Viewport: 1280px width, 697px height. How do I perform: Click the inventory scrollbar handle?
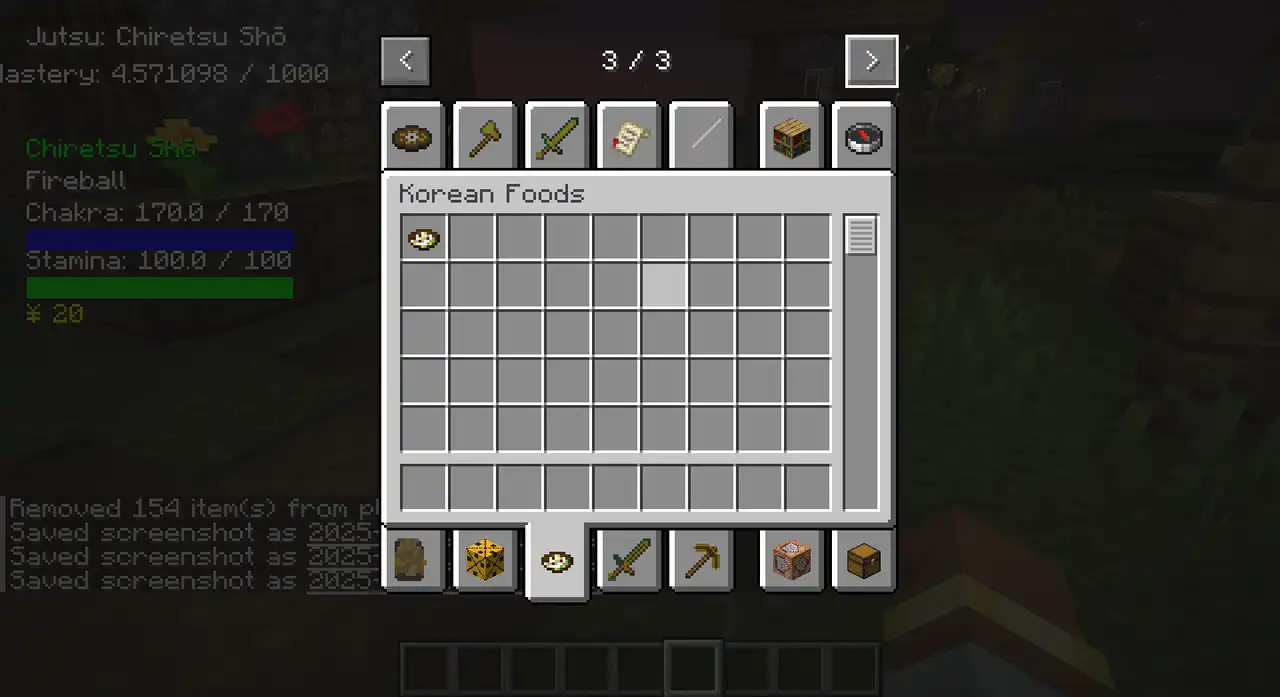[861, 236]
